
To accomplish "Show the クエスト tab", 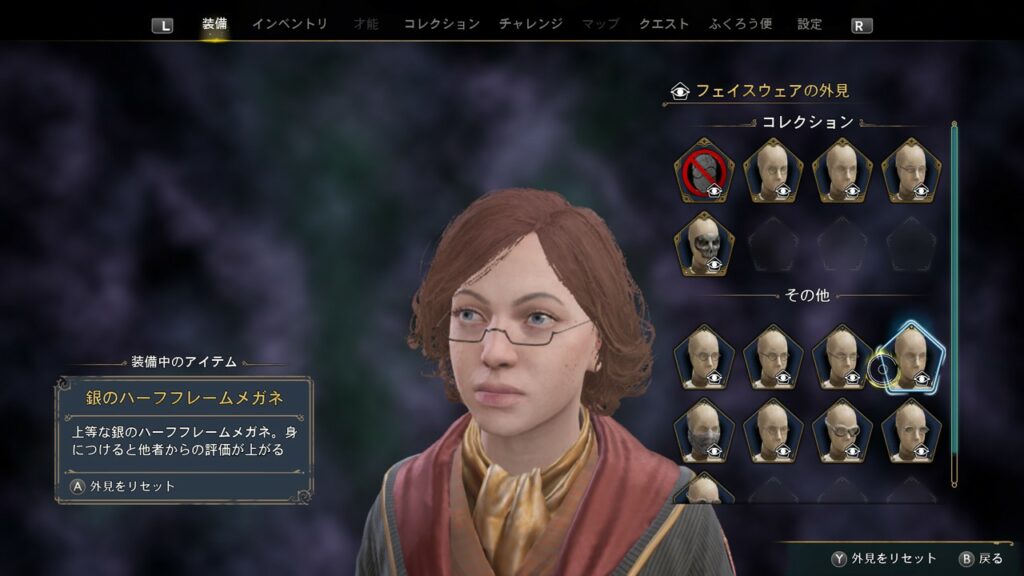I will click(664, 24).
